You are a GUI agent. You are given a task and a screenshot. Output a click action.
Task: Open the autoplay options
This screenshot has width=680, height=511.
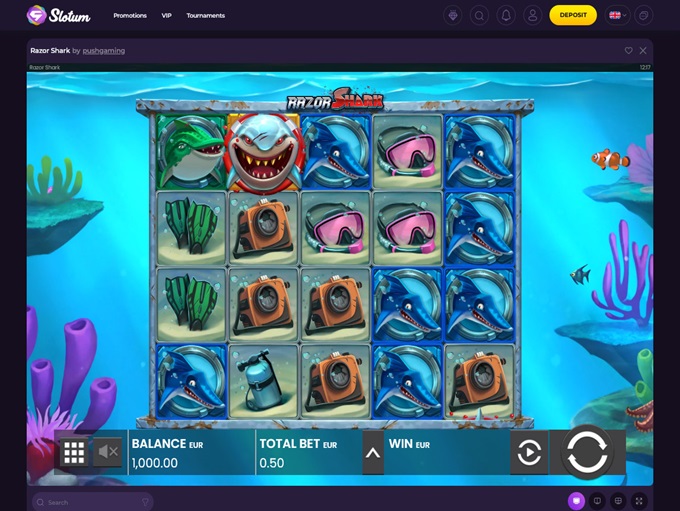(529, 453)
